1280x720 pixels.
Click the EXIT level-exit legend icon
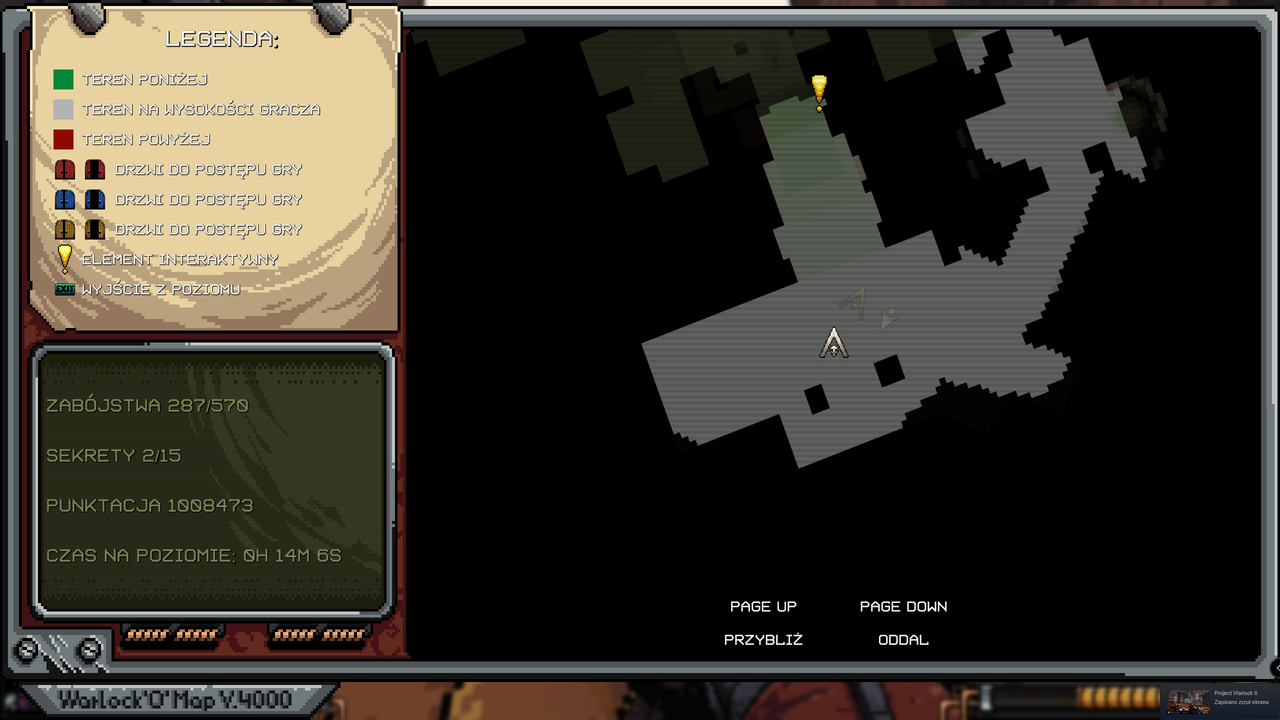(66, 288)
